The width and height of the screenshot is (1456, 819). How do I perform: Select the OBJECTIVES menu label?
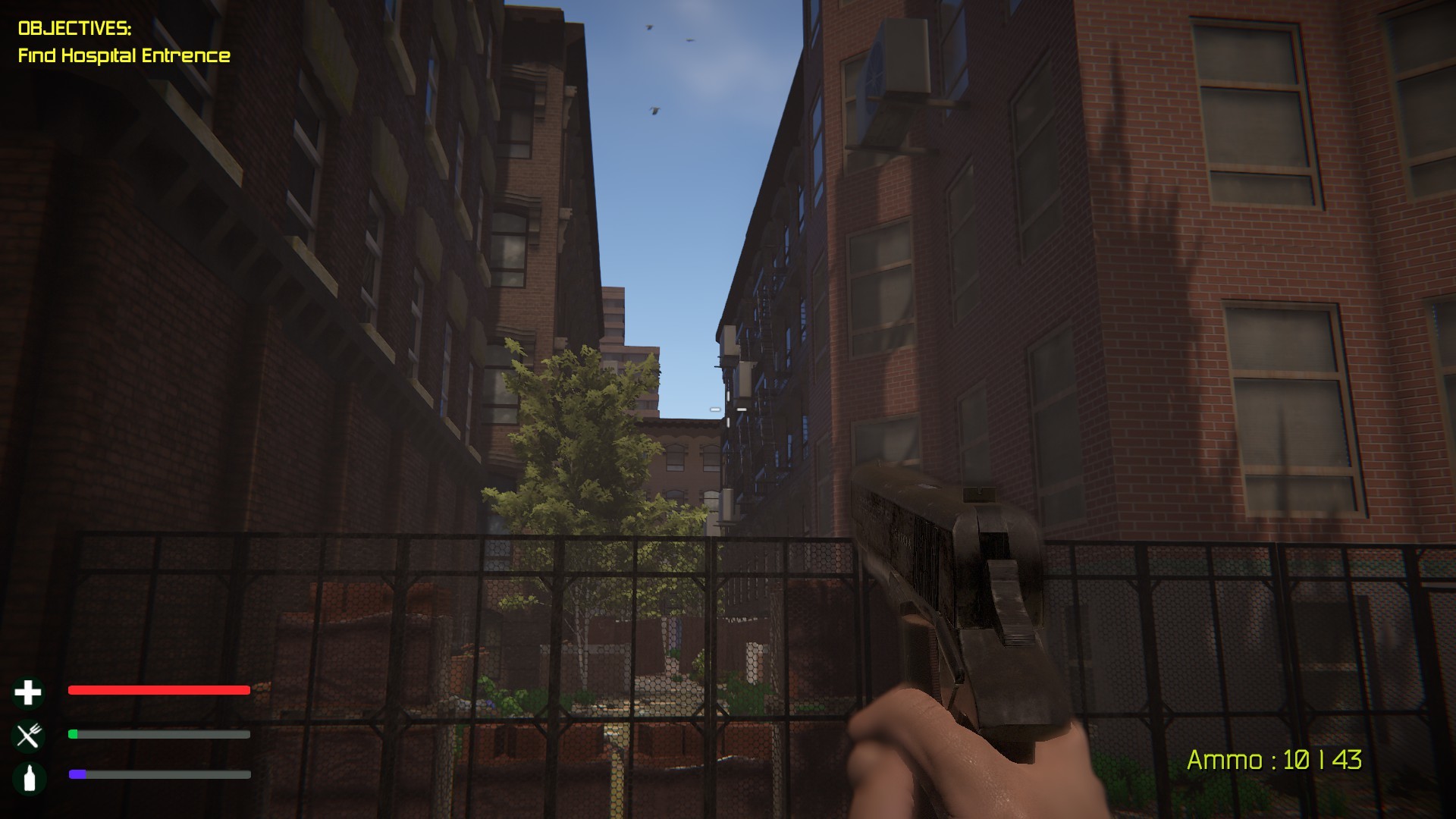pos(75,27)
